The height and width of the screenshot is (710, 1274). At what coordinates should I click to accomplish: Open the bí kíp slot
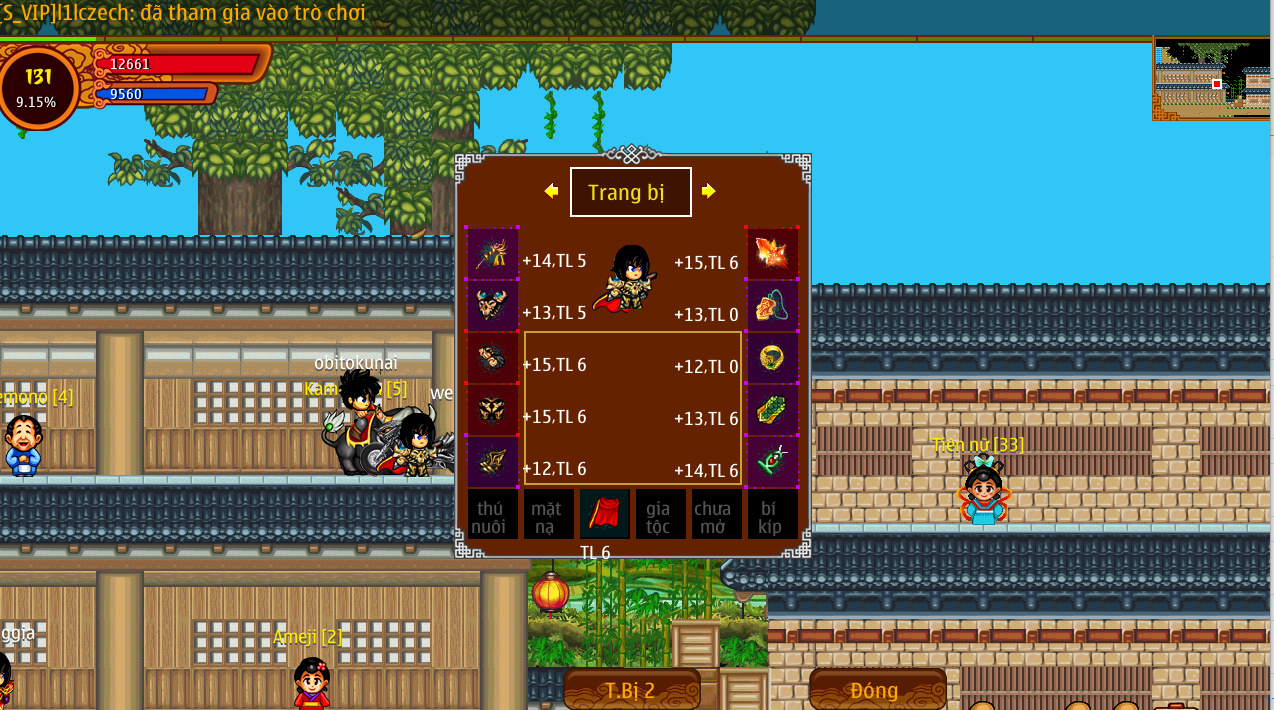(772, 515)
